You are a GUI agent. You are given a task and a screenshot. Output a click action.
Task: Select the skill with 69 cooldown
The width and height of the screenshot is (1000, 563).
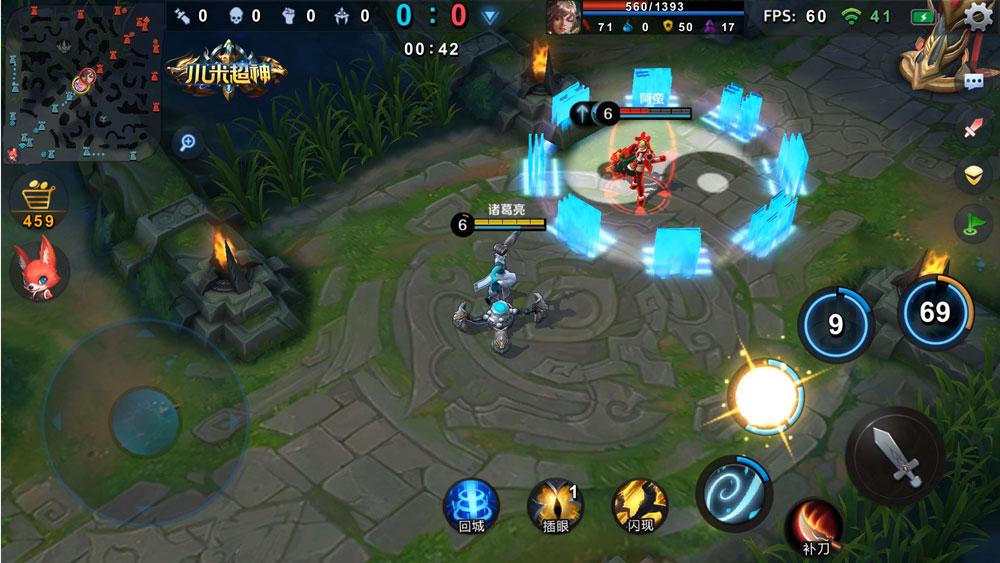pyautogui.click(x=934, y=312)
